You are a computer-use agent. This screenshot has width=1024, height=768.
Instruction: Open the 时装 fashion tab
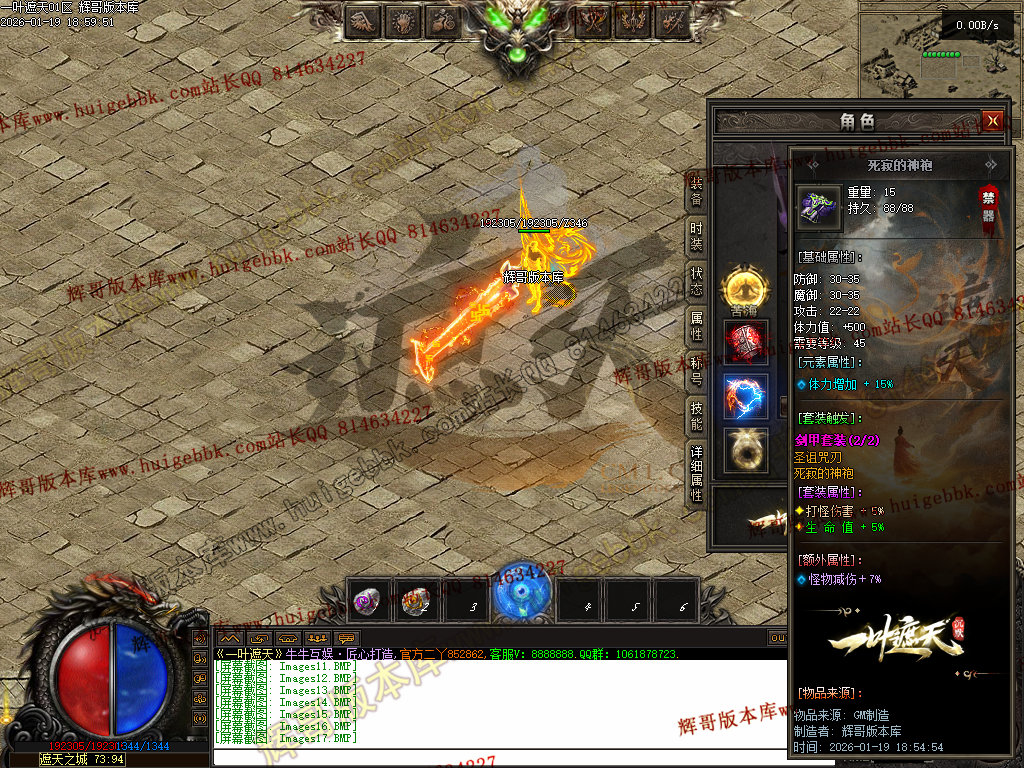[x=696, y=236]
